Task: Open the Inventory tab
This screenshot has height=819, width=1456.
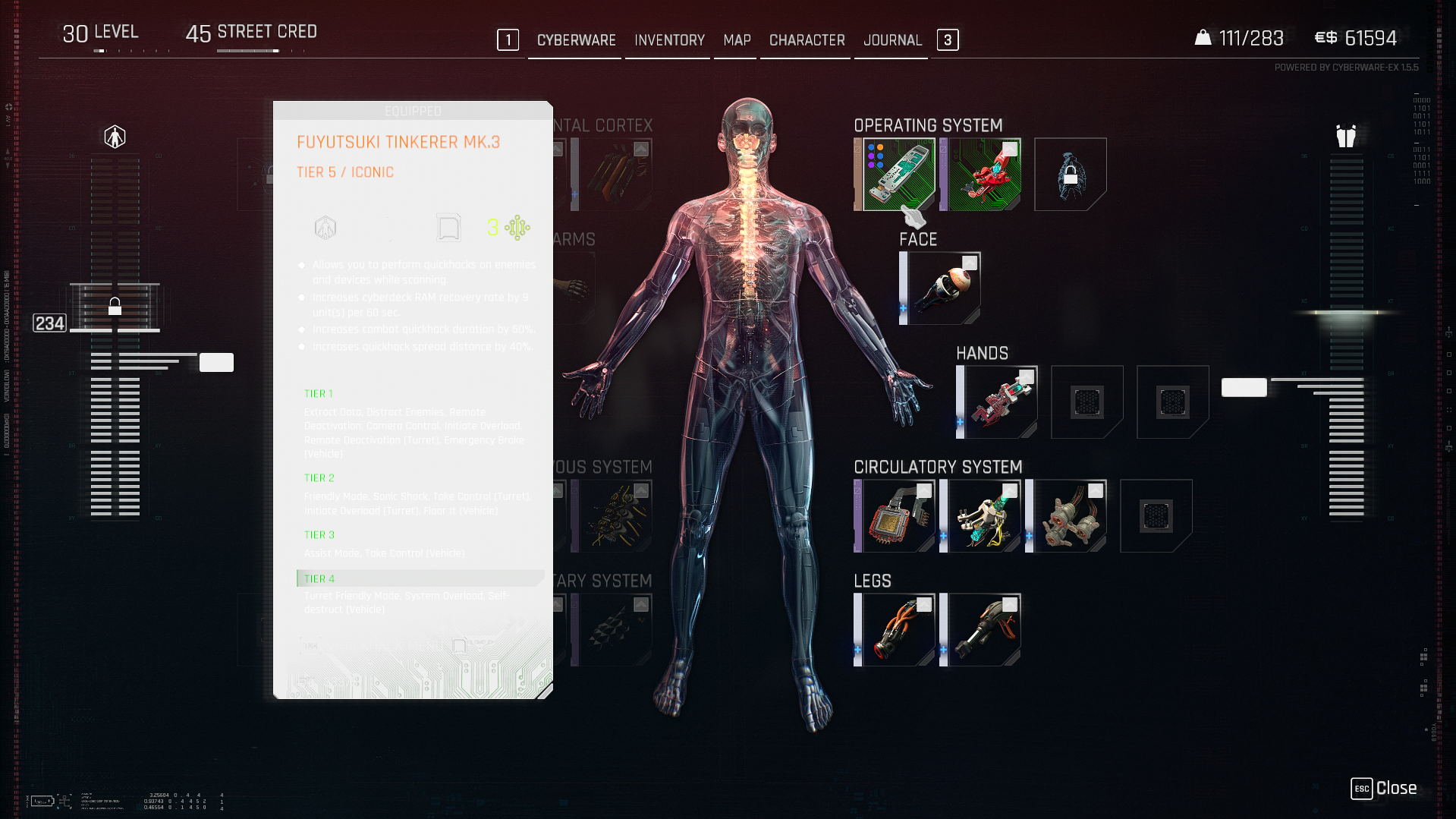Action: [669, 40]
